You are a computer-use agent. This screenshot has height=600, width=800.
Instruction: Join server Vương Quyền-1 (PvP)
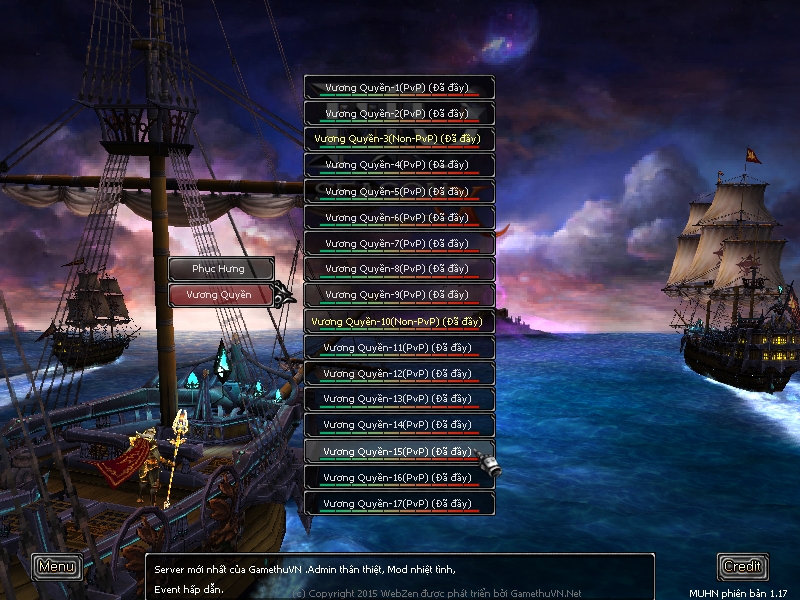pos(399,88)
